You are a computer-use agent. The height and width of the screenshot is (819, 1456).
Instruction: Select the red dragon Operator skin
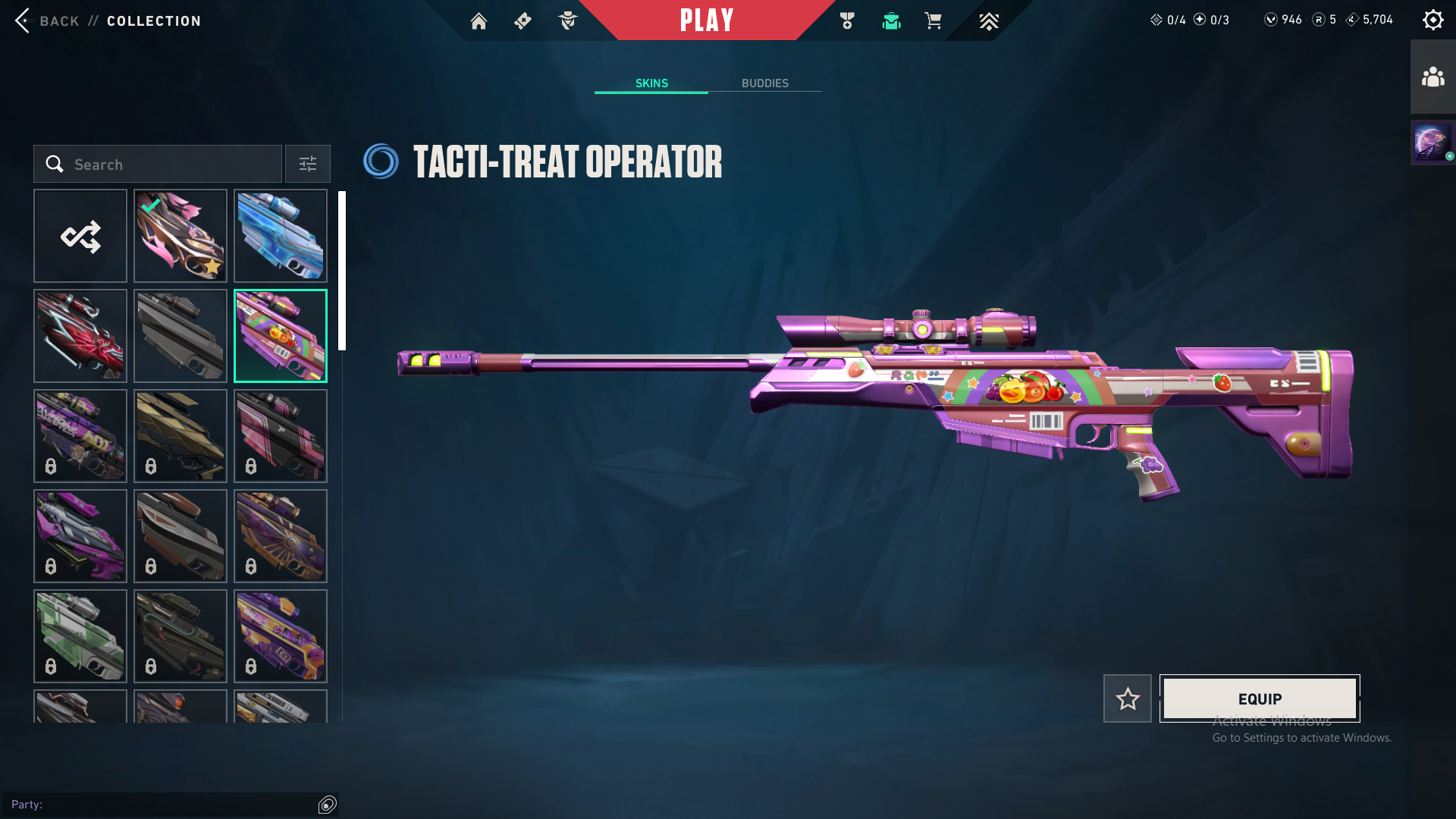click(80, 336)
